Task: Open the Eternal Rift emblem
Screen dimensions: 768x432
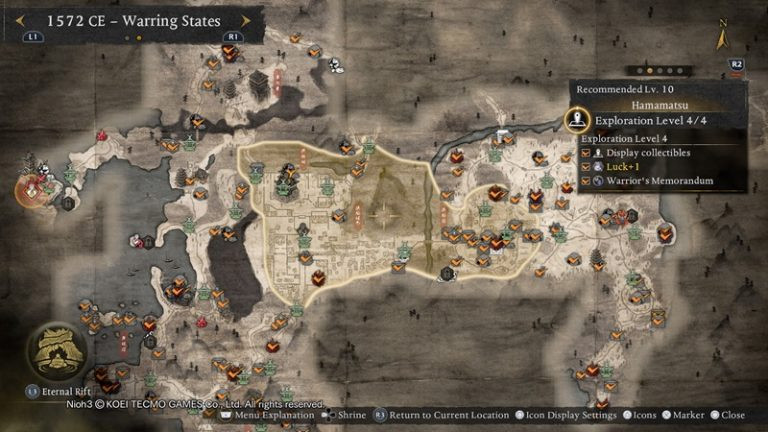Action: tap(55, 351)
